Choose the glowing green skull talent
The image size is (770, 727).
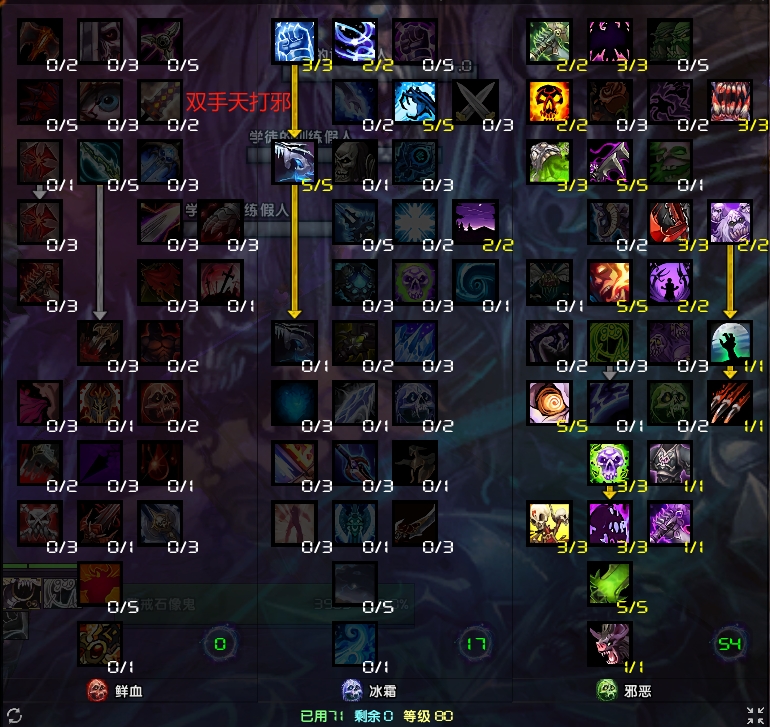click(x=609, y=463)
